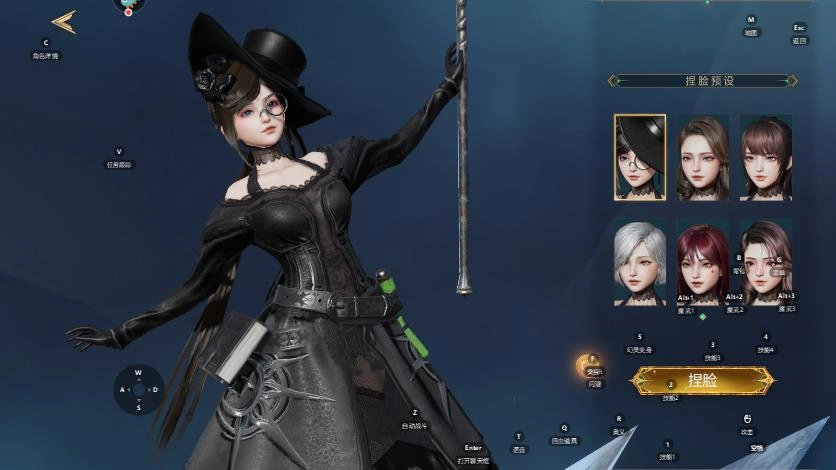Select the short silver hair face preset
This screenshot has height=470, width=836.
click(x=640, y=262)
